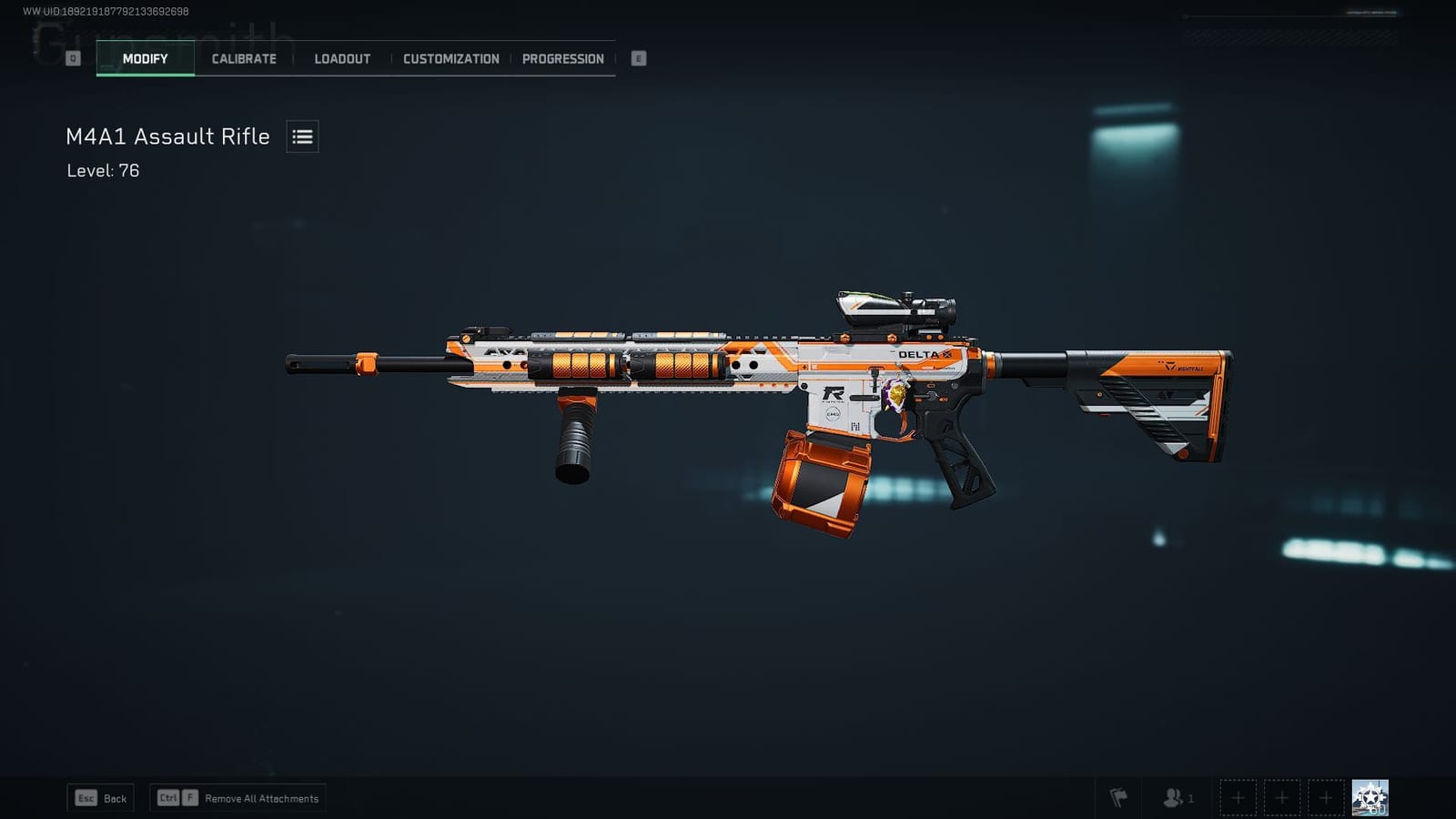Click the player emblem showing level 60

pyautogui.click(x=1370, y=795)
